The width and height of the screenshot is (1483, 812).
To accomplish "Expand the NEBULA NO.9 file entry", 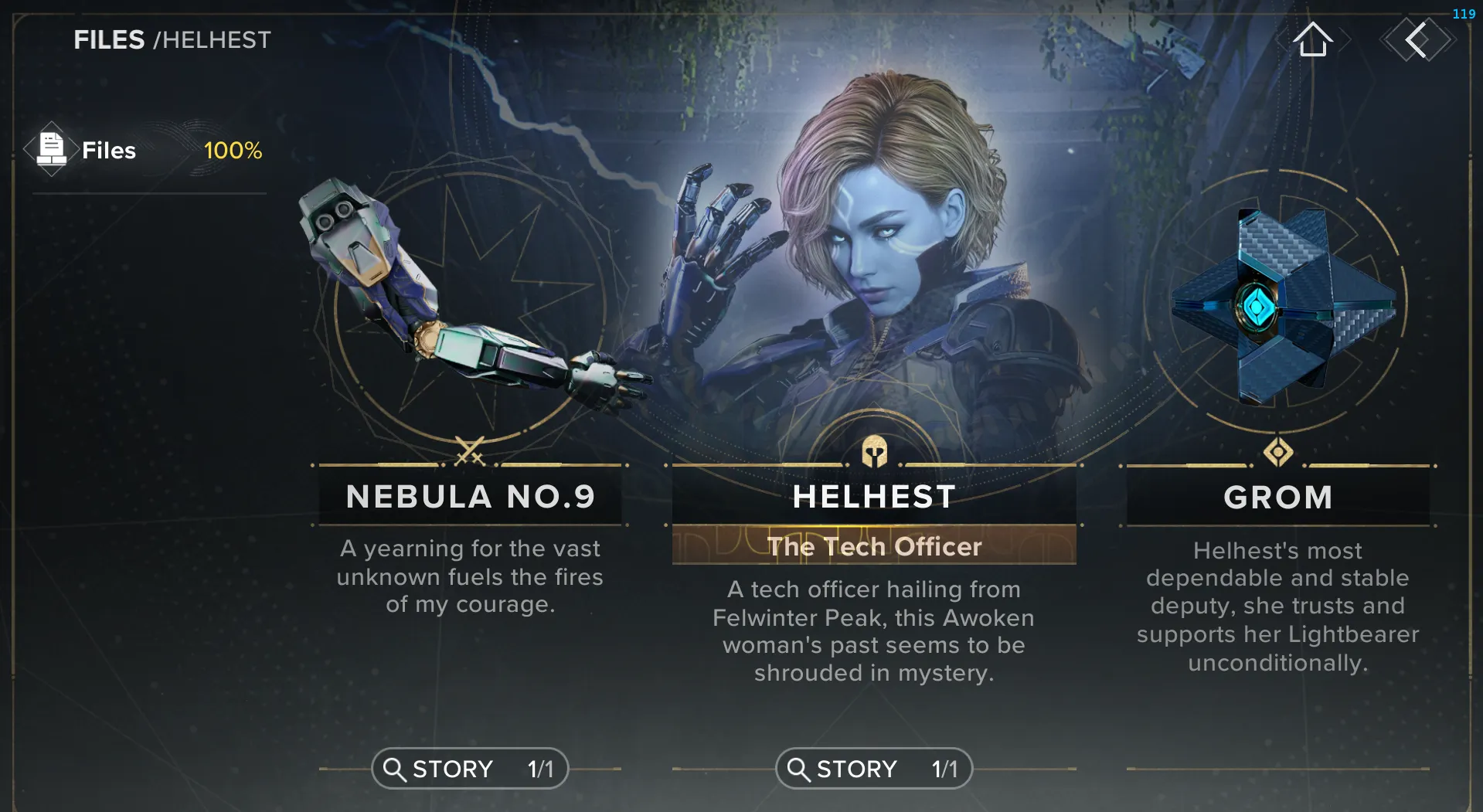I will coord(469,497).
